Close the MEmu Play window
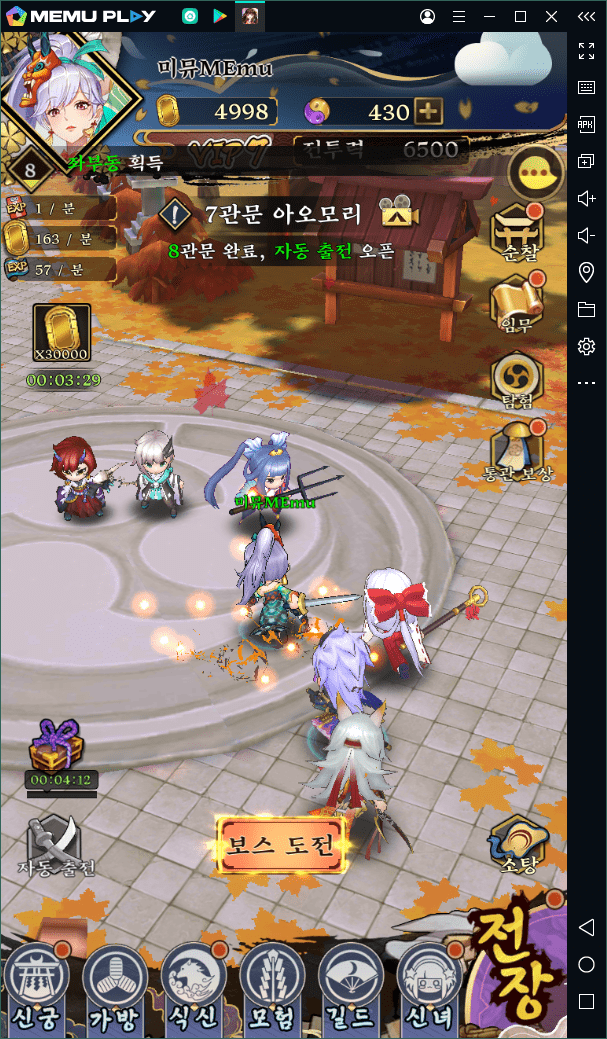The height and width of the screenshot is (1039, 607). pos(551,16)
